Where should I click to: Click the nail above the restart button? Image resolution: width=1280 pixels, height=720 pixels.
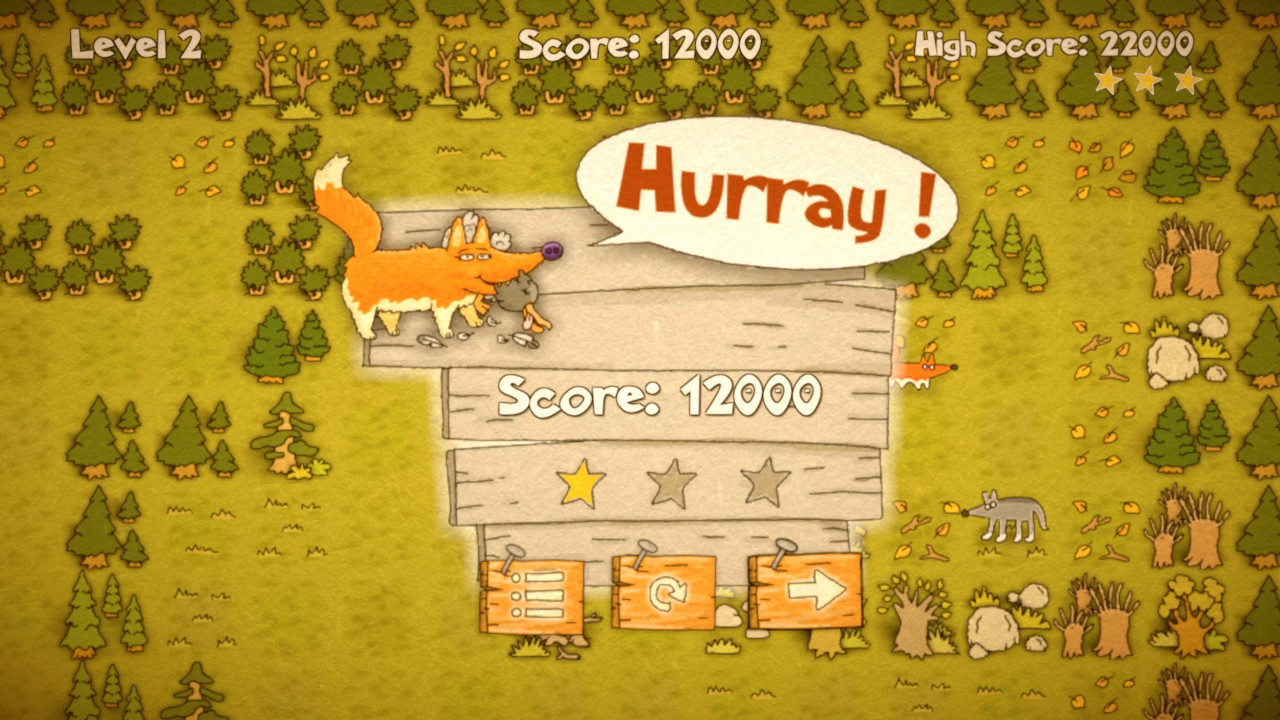[646, 549]
